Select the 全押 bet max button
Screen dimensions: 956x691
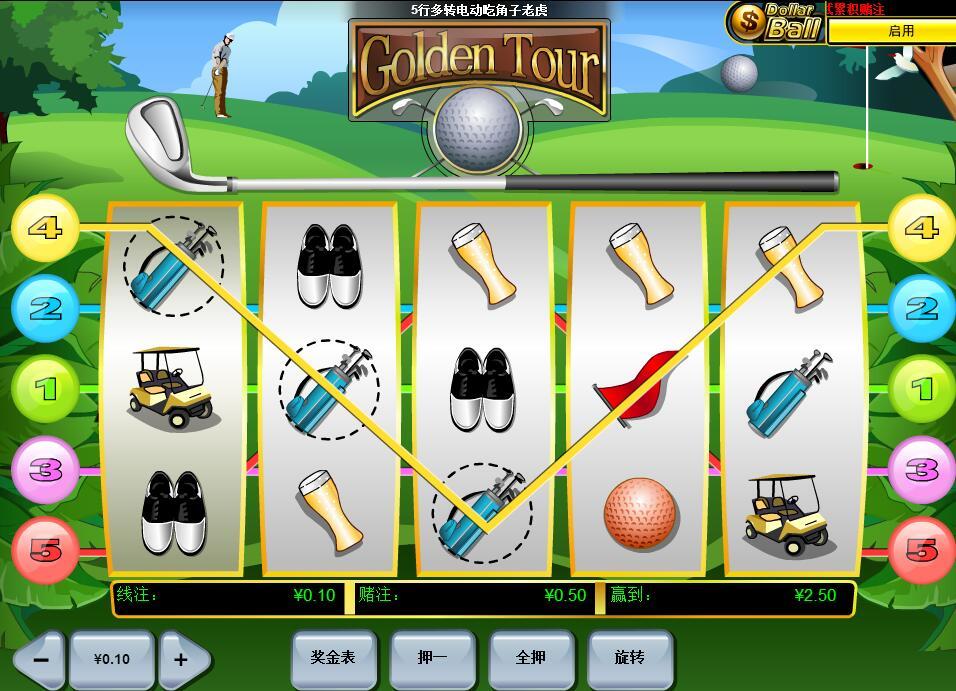[x=530, y=658]
